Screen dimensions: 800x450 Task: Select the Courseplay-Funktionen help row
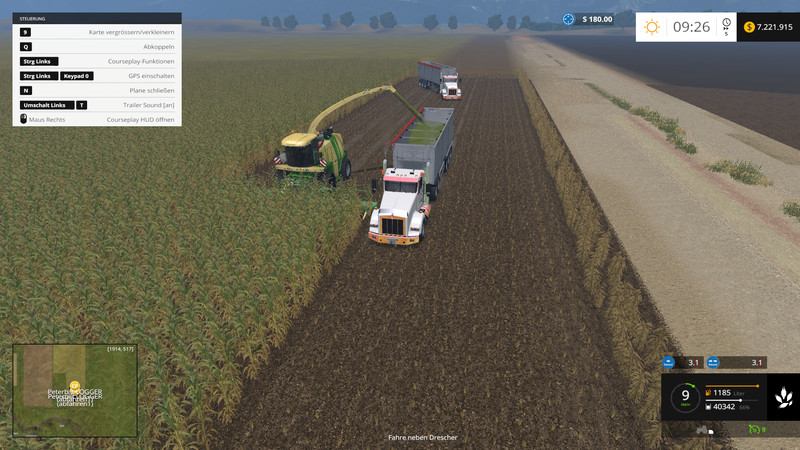point(97,61)
